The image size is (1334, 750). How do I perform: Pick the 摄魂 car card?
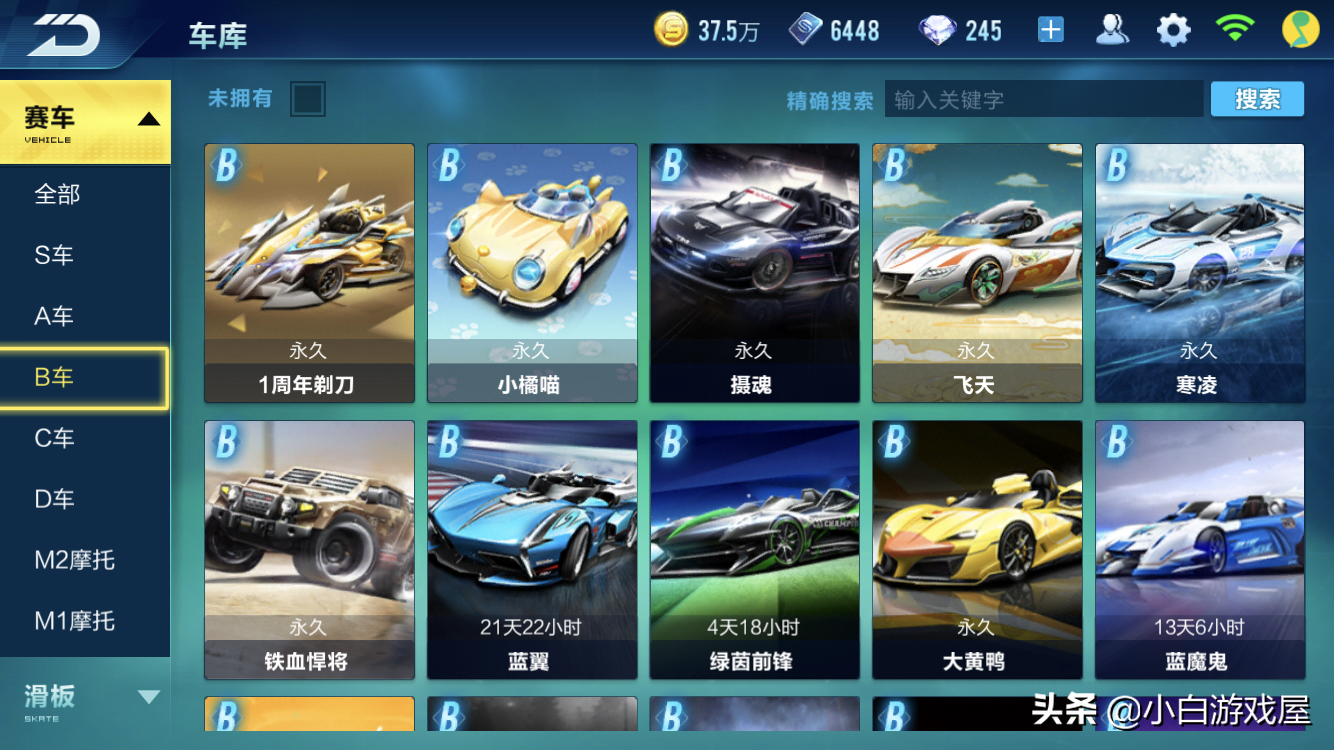click(755, 272)
